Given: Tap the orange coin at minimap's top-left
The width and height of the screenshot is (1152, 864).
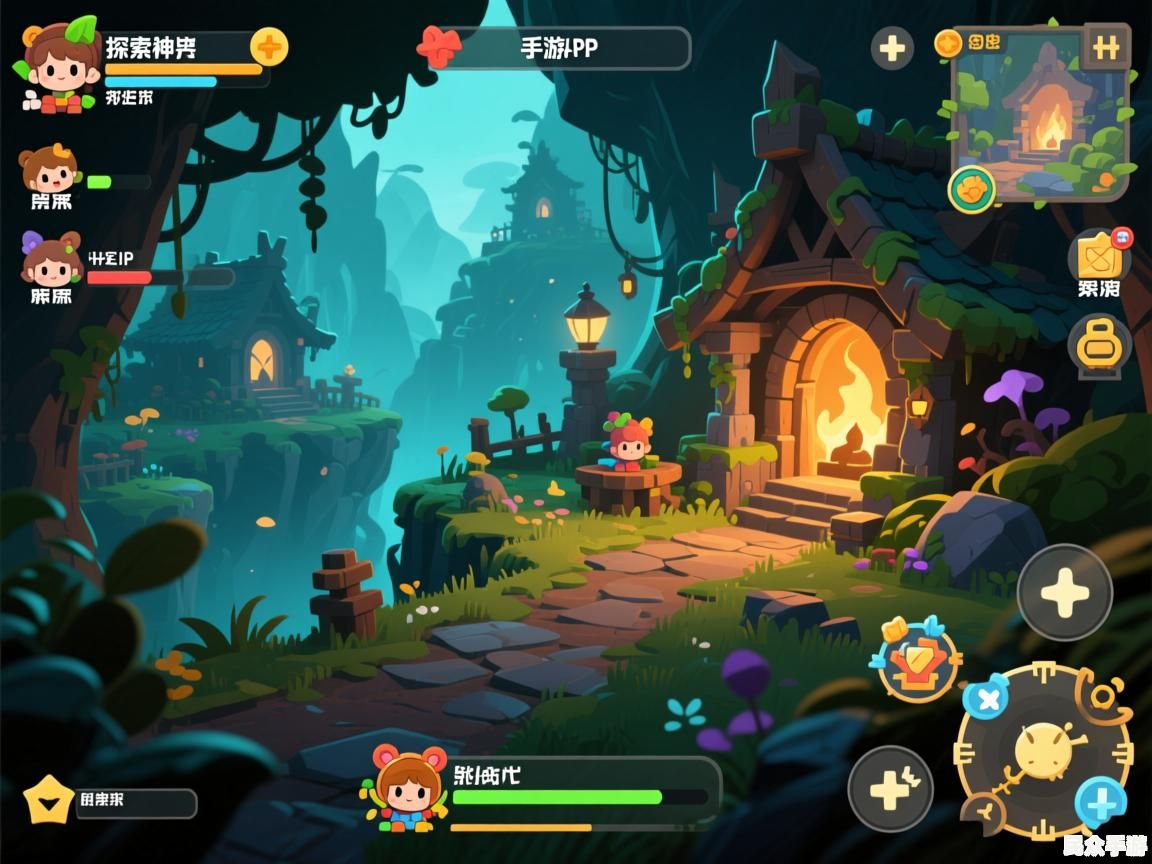Looking at the screenshot, I should click(x=948, y=42).
